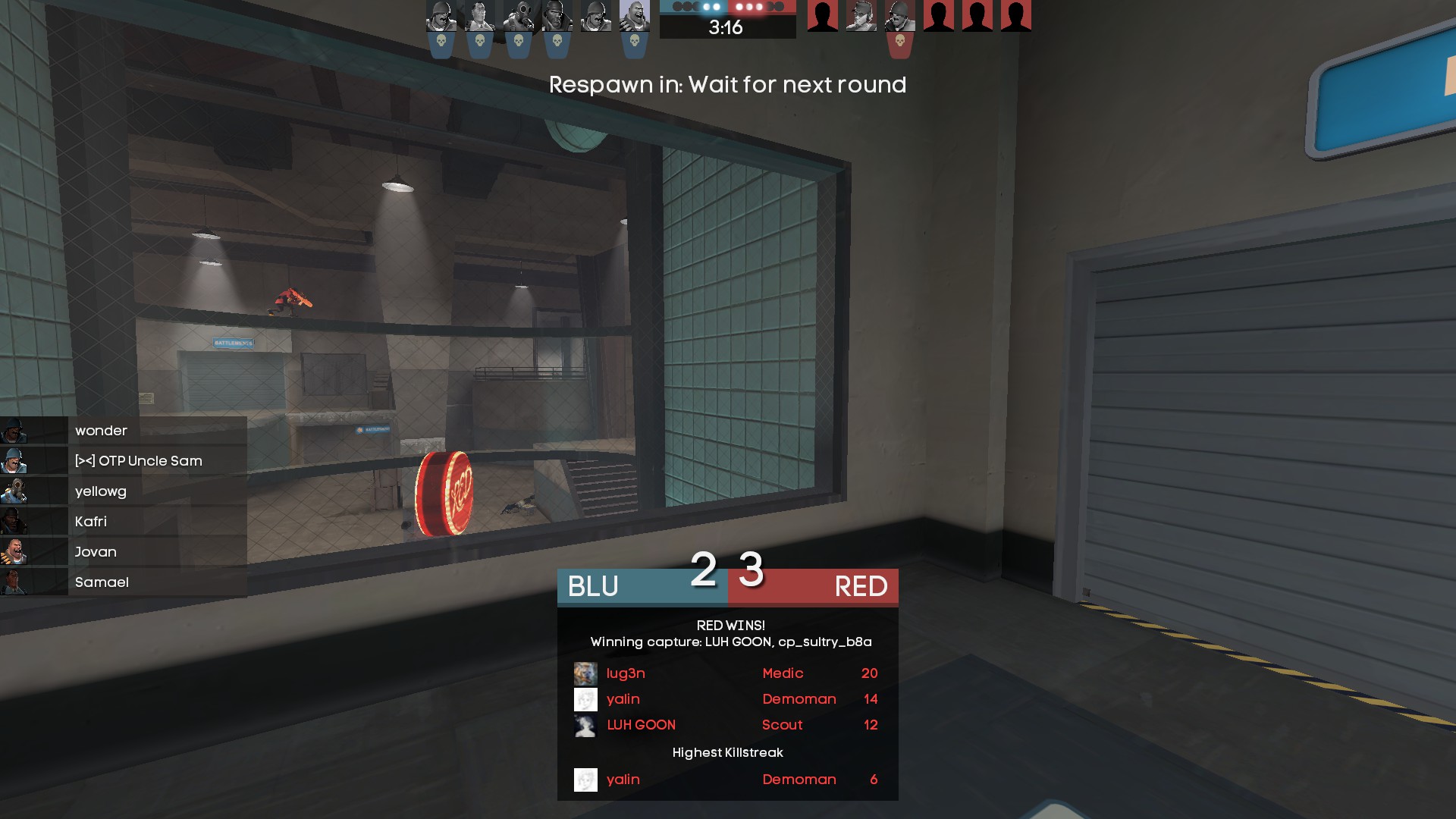The height and width of the screenshot is (819, 1456).
Task: Click yalin's 14-point Demoman row
Action: pos(726,699)
